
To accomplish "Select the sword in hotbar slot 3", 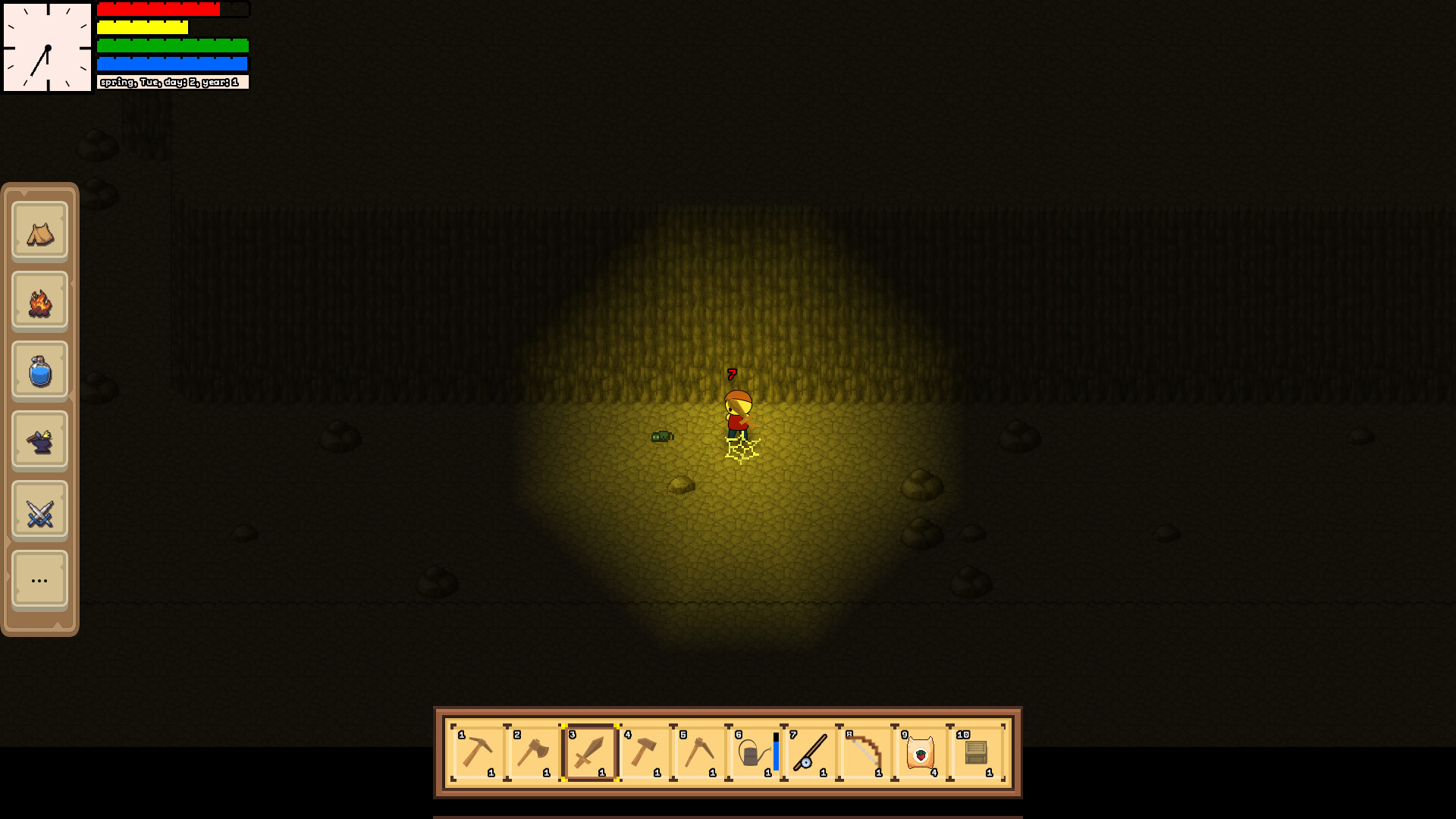I will pyautogui.click(x=589, y=751).
